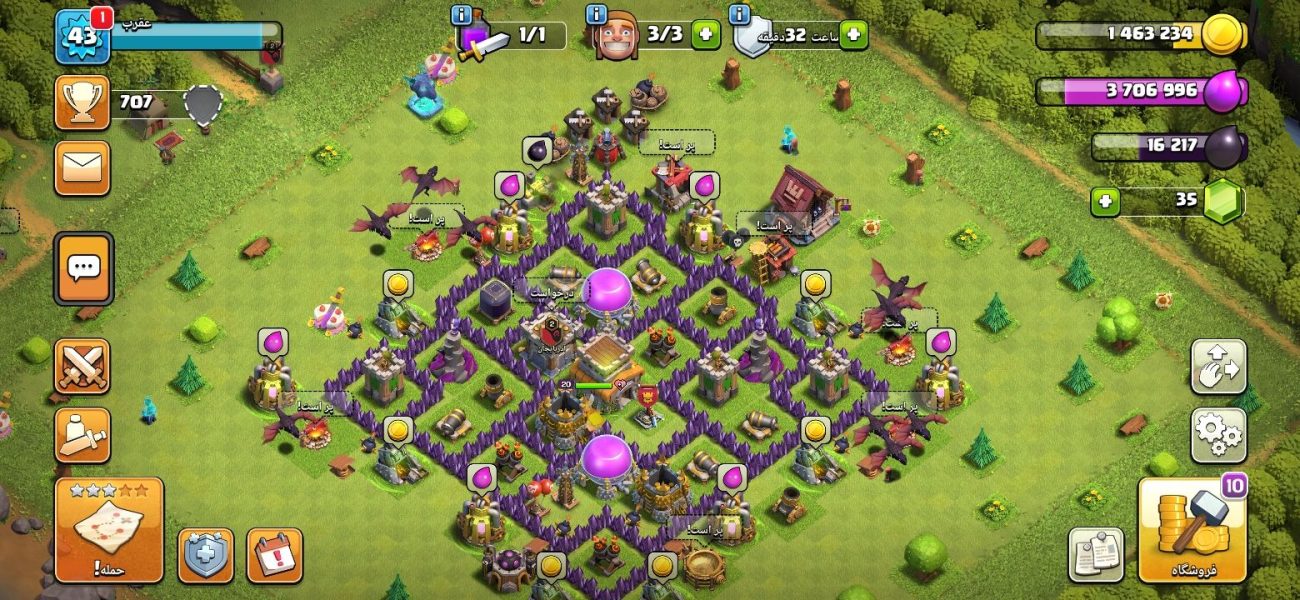
Task: Add a builder with the green plus button
Action: coord(705,35)
